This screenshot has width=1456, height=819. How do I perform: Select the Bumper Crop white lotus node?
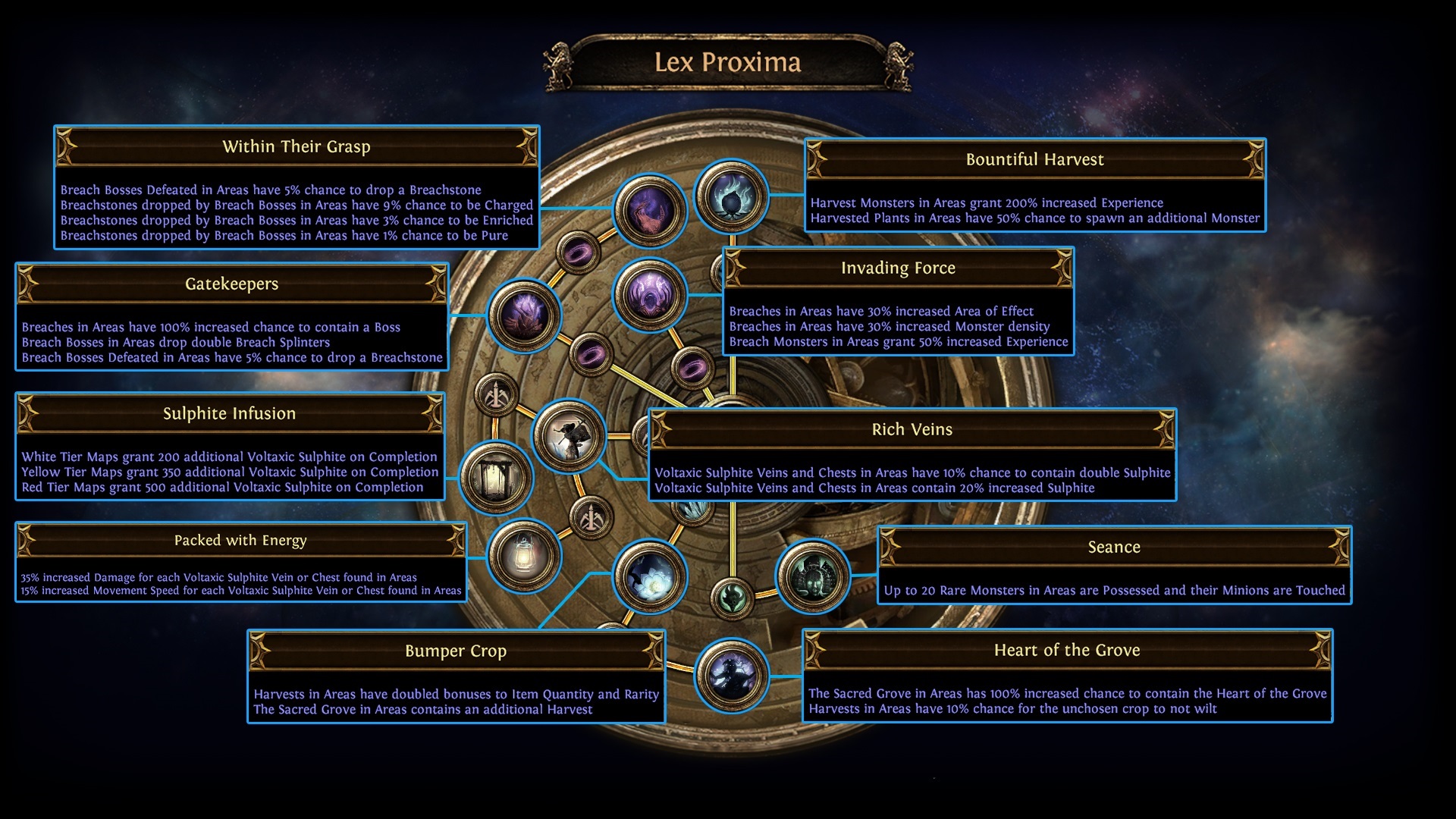[648, 579]
